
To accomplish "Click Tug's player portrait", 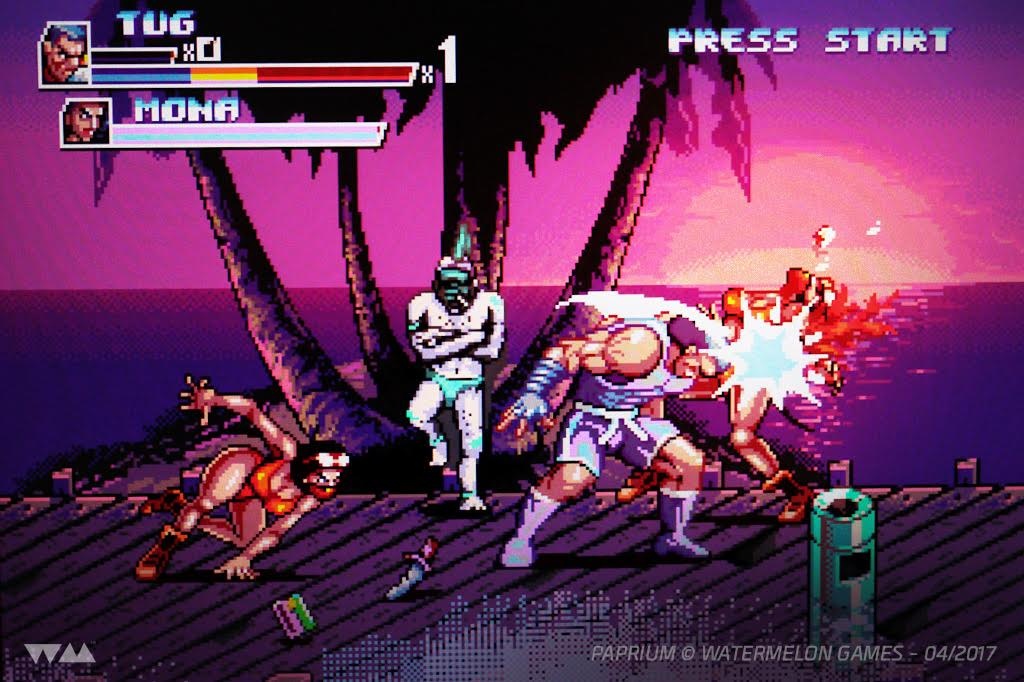I will click(64, 53).
